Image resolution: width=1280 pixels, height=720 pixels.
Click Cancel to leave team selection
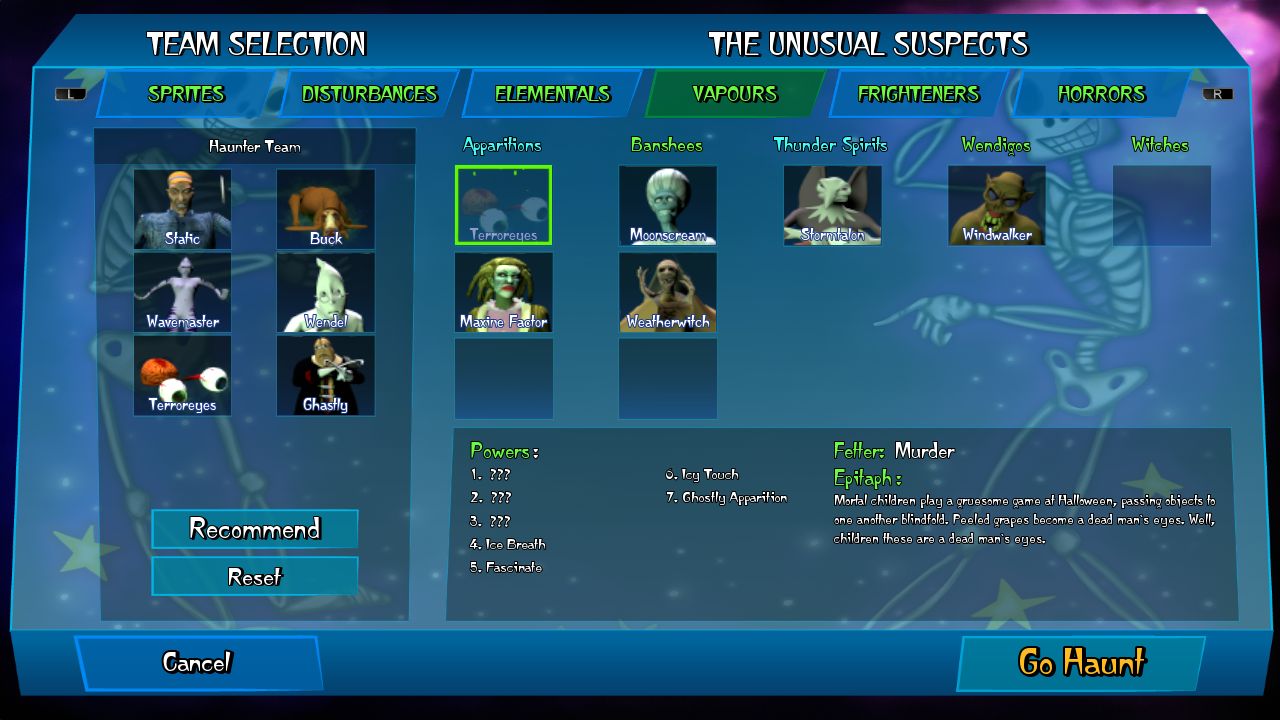(197, 662)
